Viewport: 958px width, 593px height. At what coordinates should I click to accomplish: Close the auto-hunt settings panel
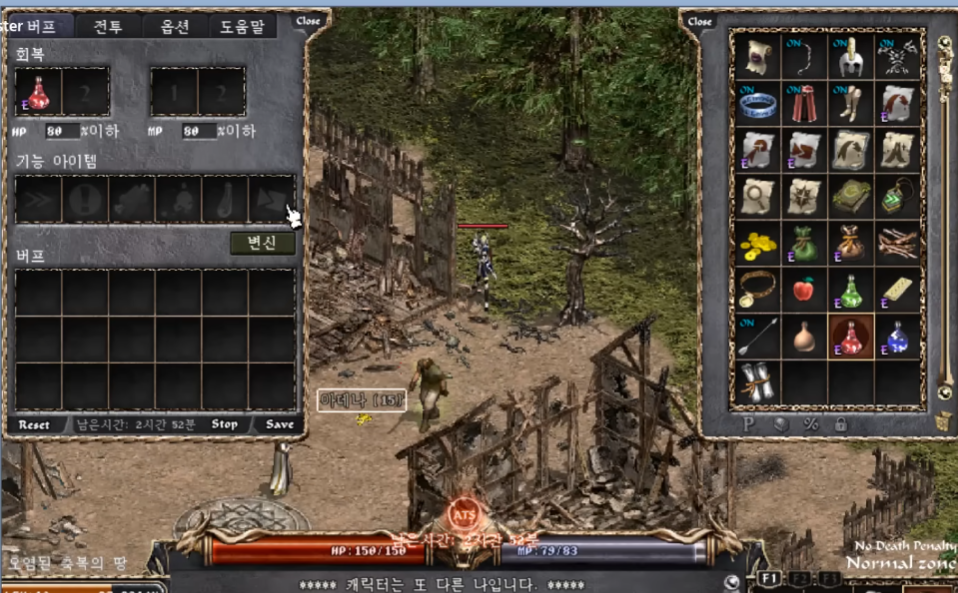(x=309, y=20)
